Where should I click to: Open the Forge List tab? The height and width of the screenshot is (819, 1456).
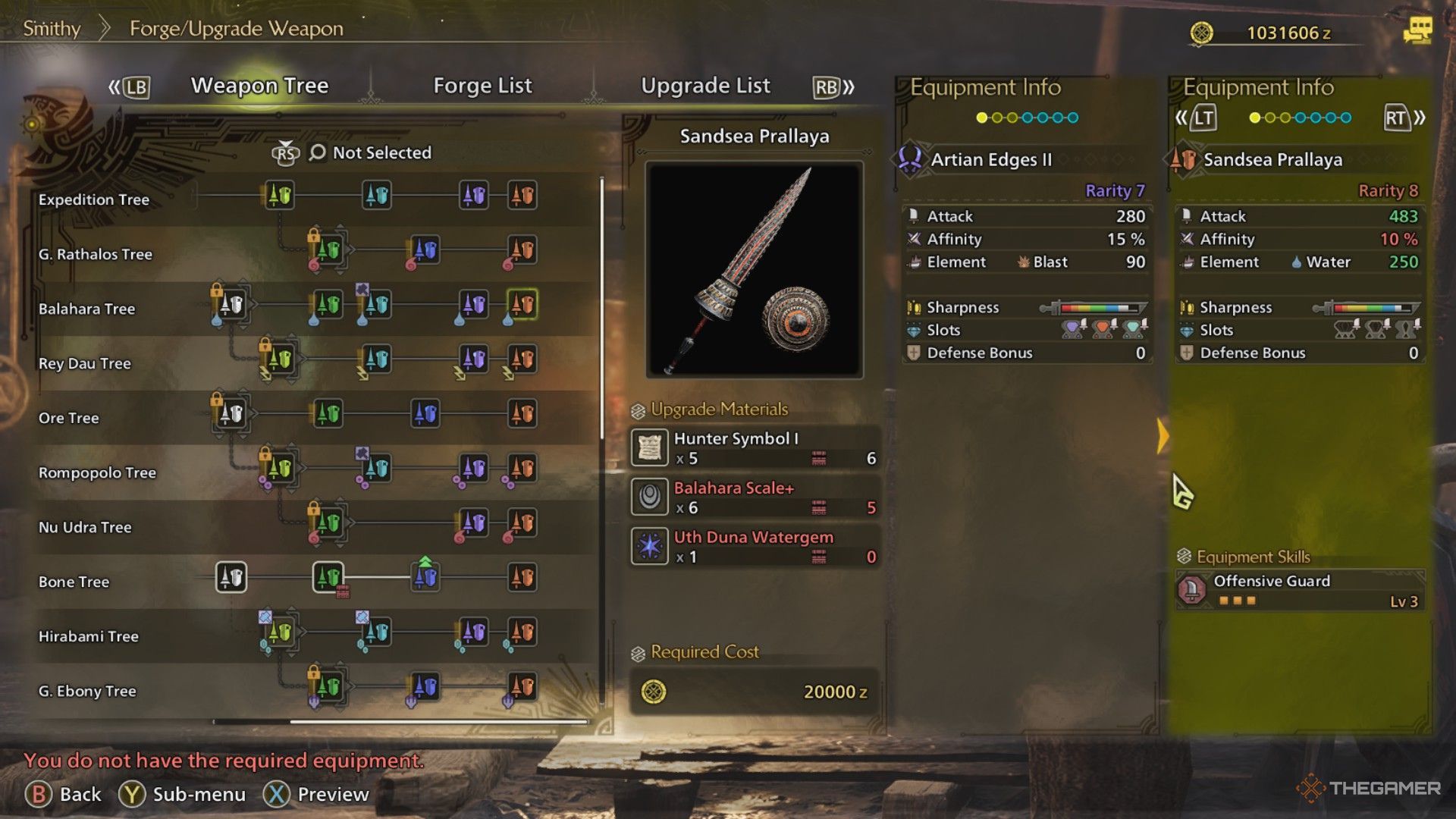pos(482,86)
